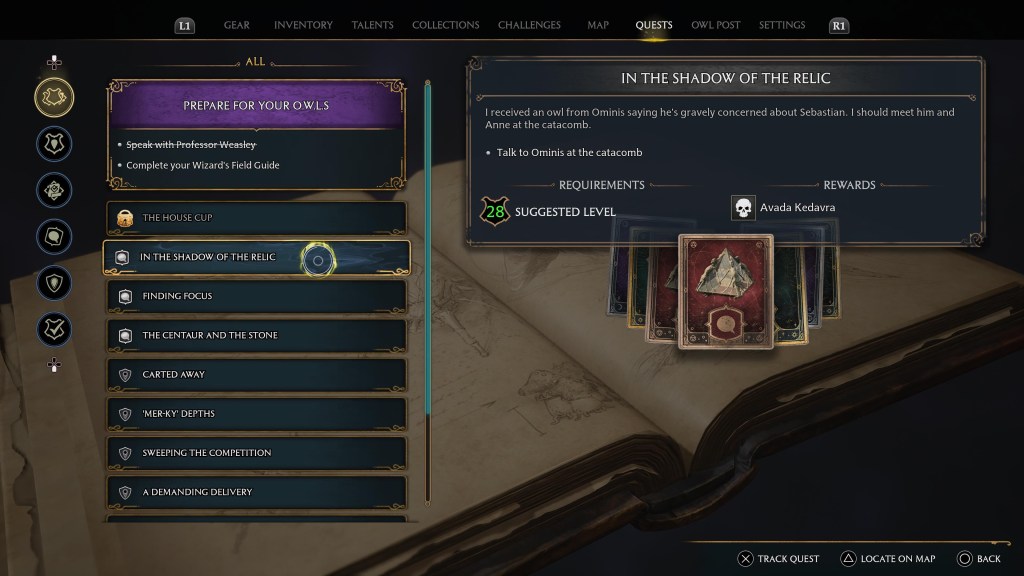Select the Prepare for Your O.W.L.s quest

(256, 105)
